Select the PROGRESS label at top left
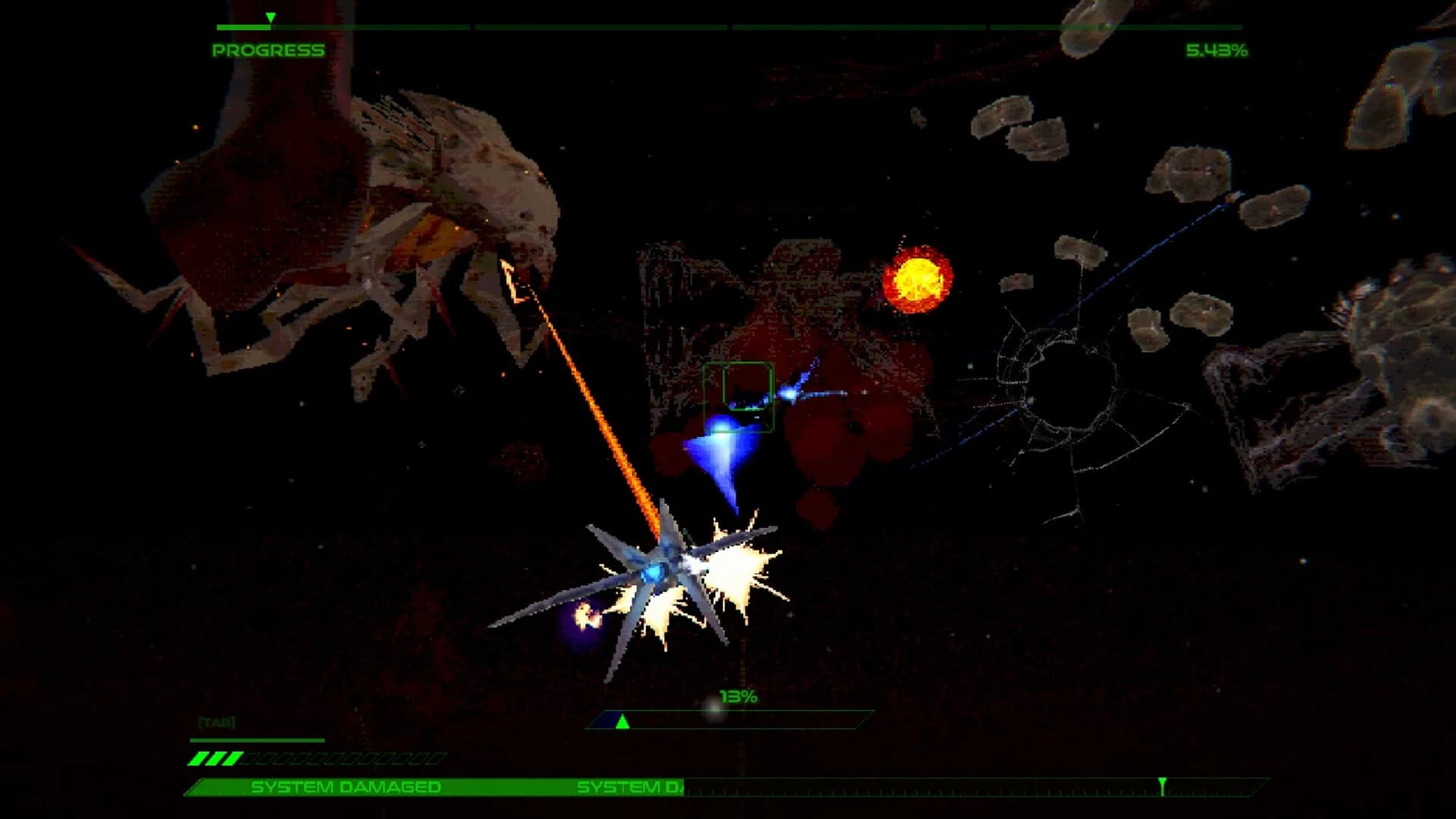This screenshot has height=819, width=1456. [269, 52]
